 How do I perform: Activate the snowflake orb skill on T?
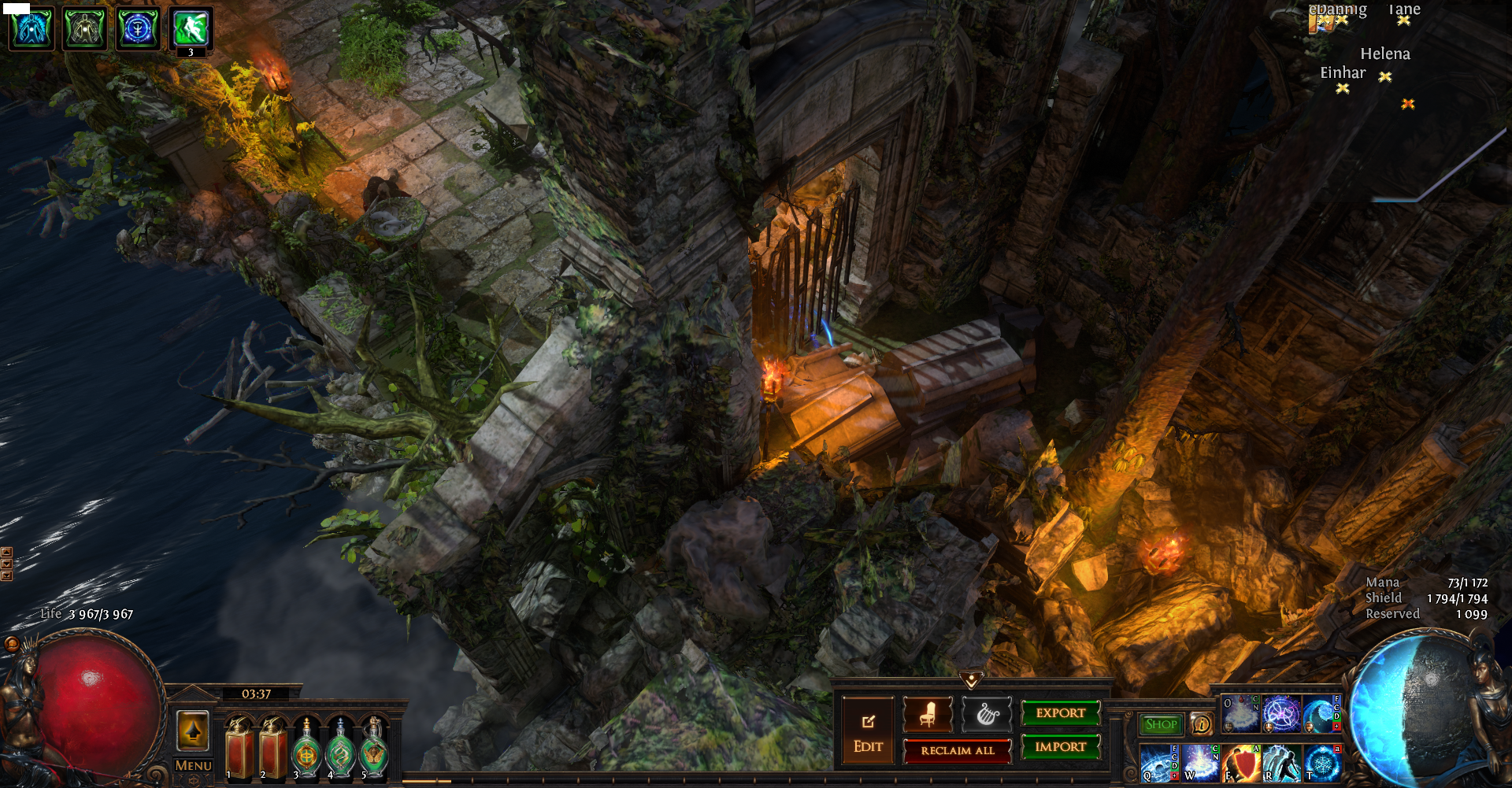[x=1323, y=763]
